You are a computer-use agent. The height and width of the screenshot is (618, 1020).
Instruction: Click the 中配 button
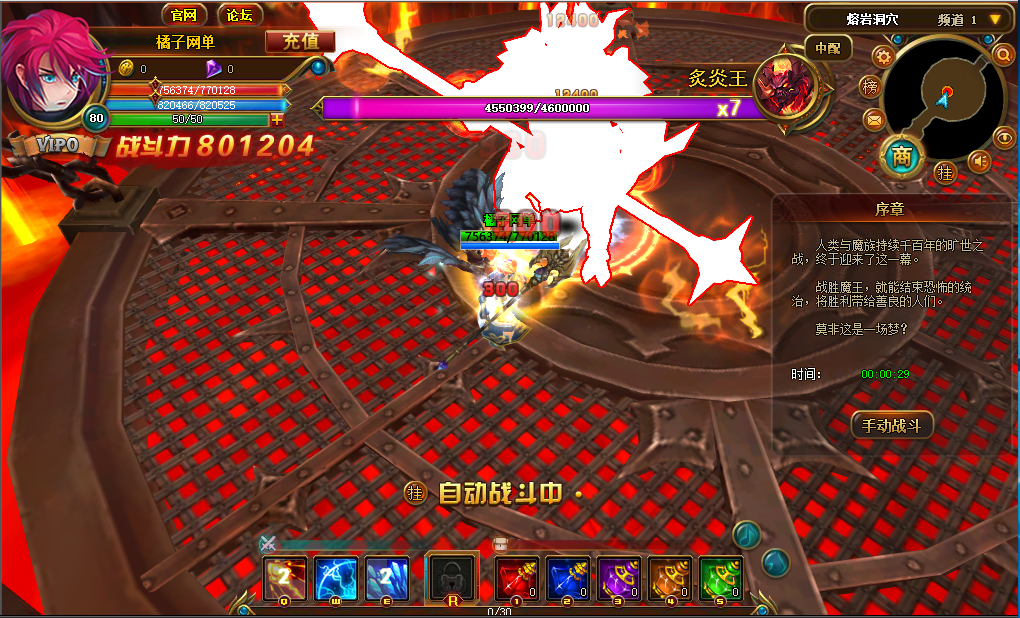pyautogui.click(x=828, y=47)
